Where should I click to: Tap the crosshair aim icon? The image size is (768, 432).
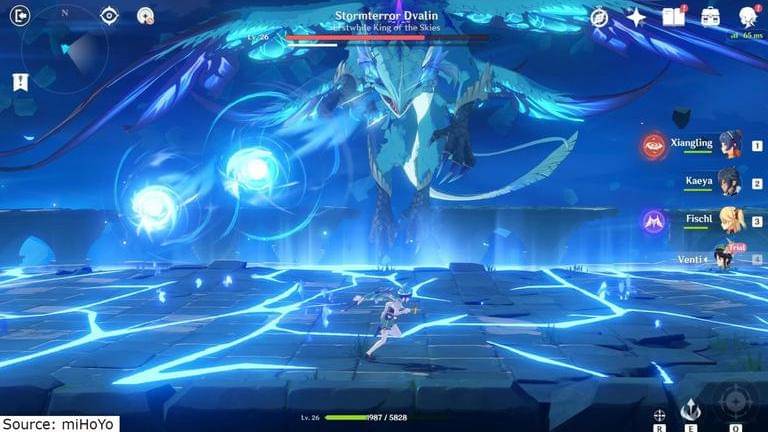[659, 414]
